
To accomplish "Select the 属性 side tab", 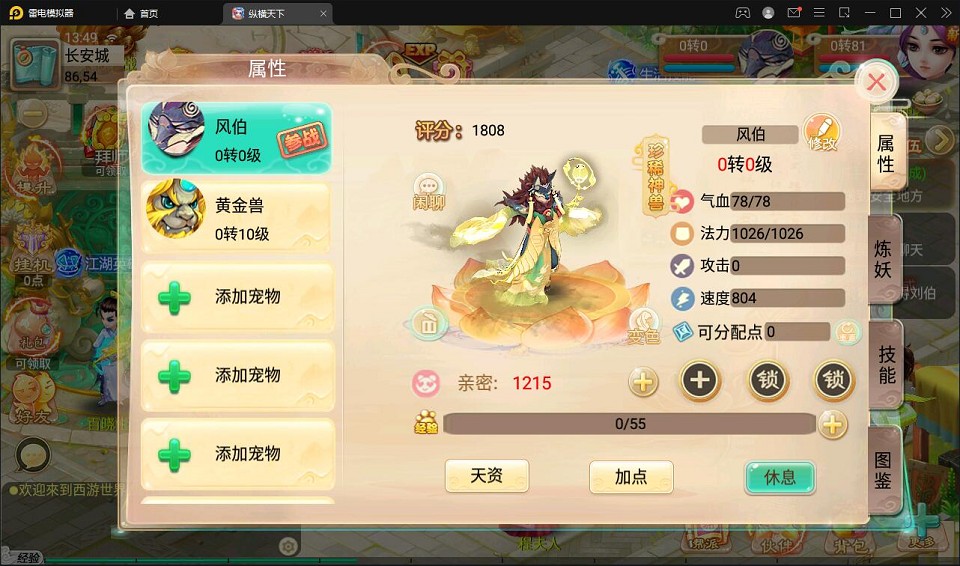I will [x=885, y=153].
